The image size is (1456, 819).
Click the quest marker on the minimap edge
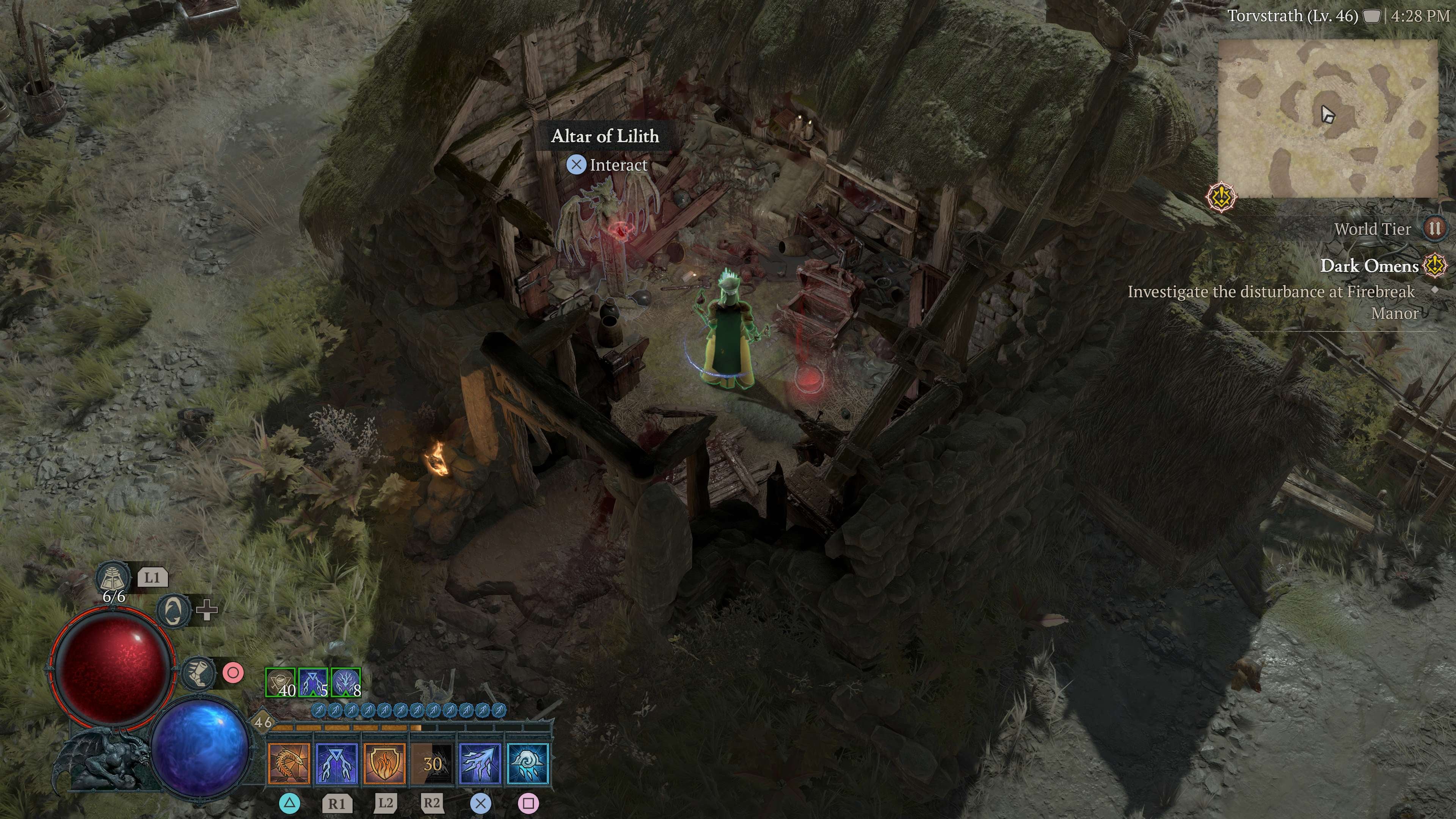coord(1221,197)
